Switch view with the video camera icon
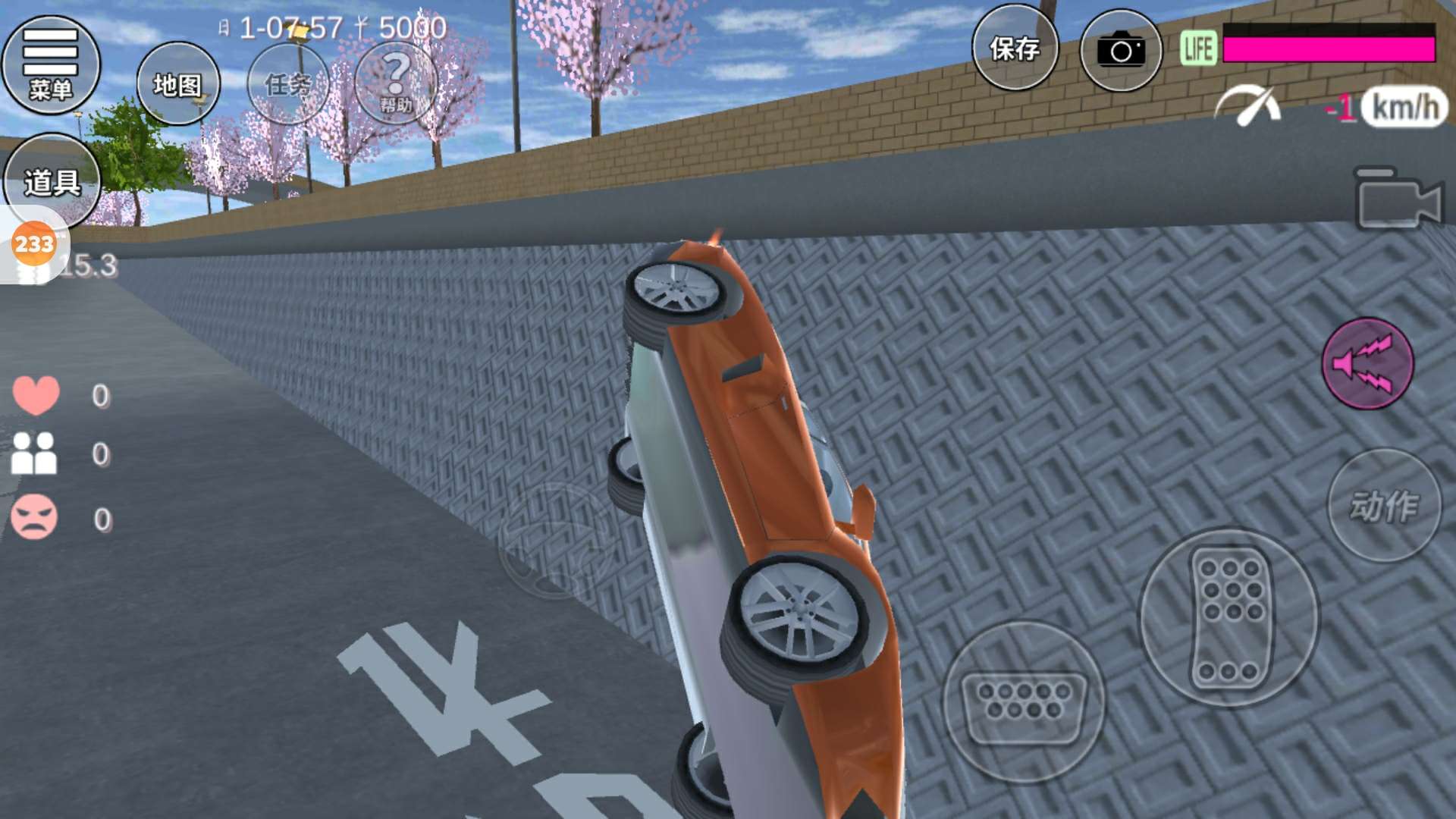 click(x=1397, y=200)
